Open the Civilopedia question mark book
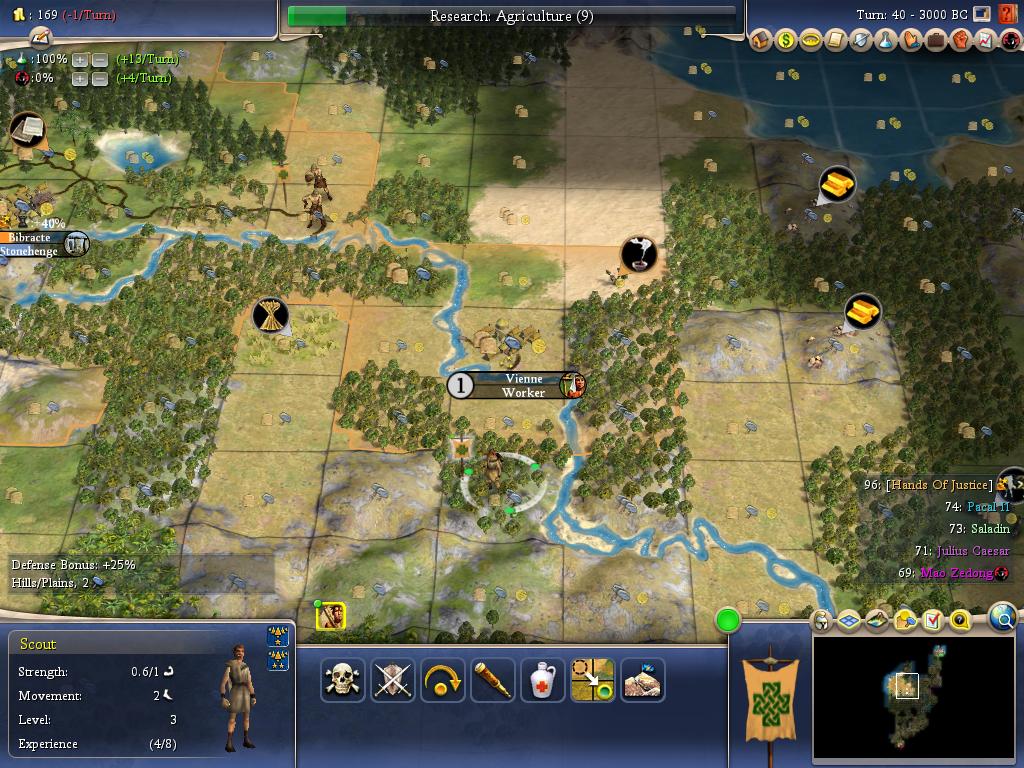1024x768 pixels. click(1005, 15)
